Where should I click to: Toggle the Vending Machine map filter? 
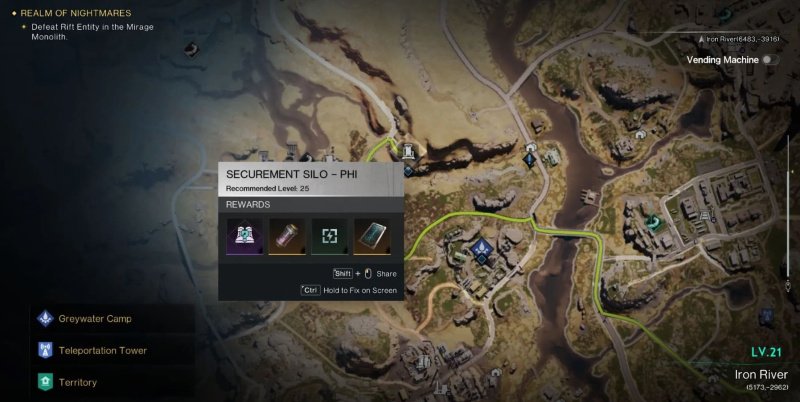pyautogui.click(x=770, y=60)
